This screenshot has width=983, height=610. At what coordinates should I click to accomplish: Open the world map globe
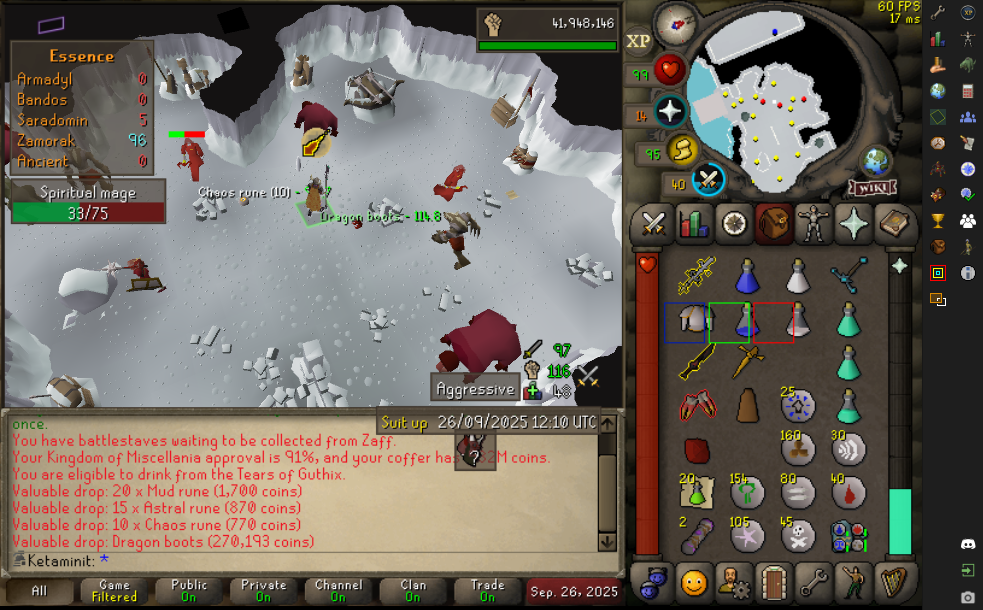coord(877,162)
